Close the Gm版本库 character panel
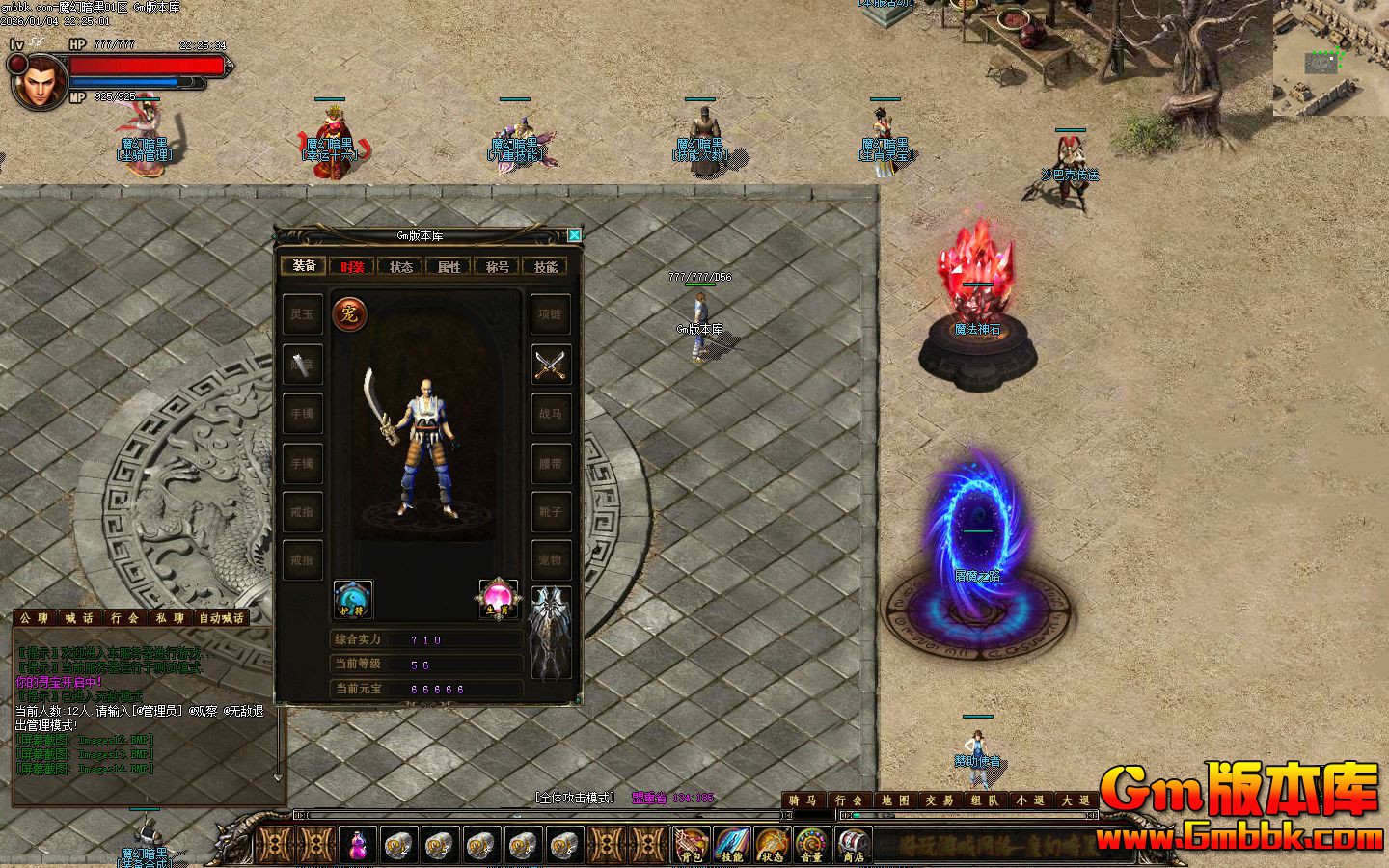Viewport: 1389px width, 868px height. tap(574, 235)
